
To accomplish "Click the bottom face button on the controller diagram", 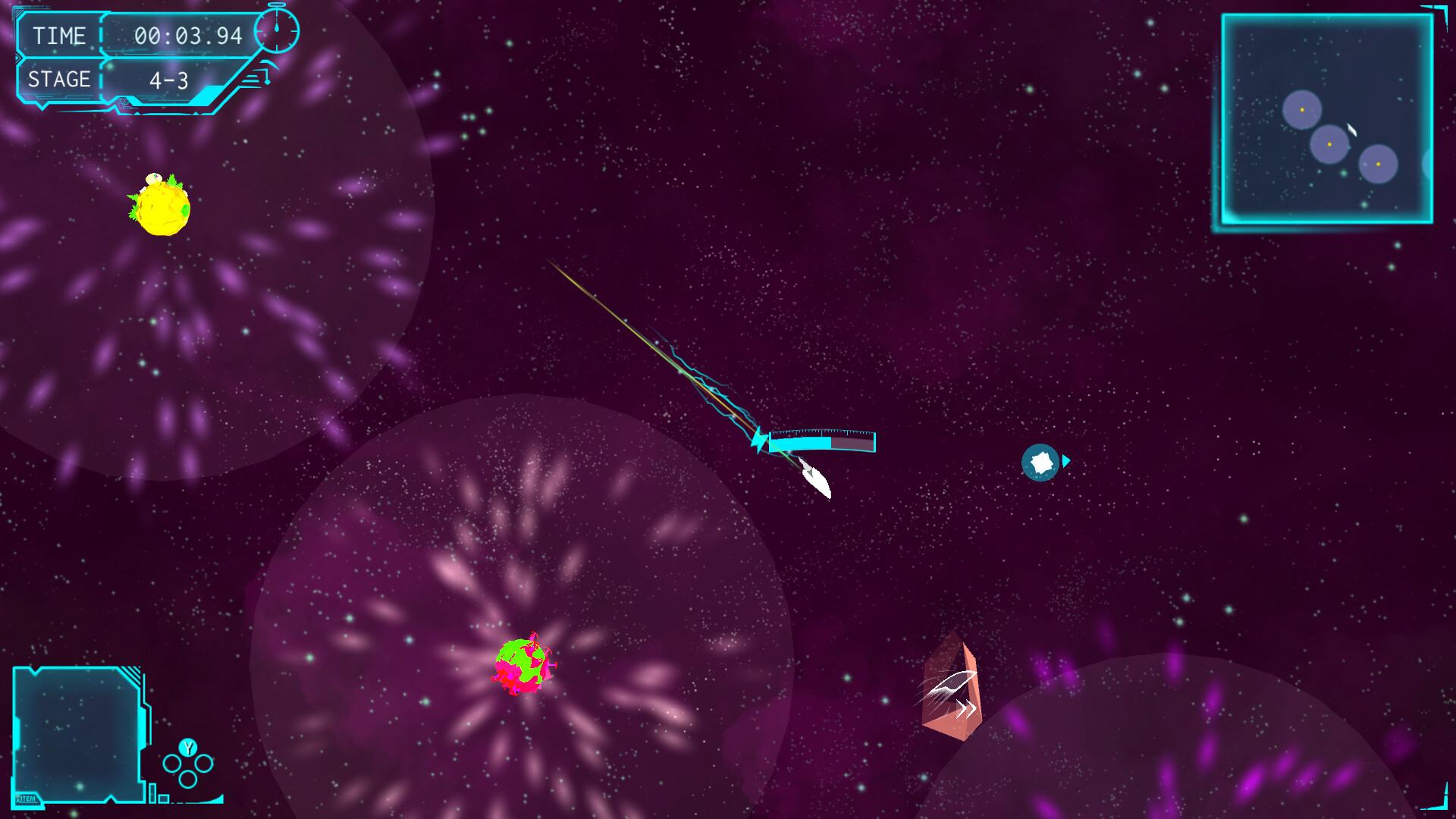I will (187, 779).
